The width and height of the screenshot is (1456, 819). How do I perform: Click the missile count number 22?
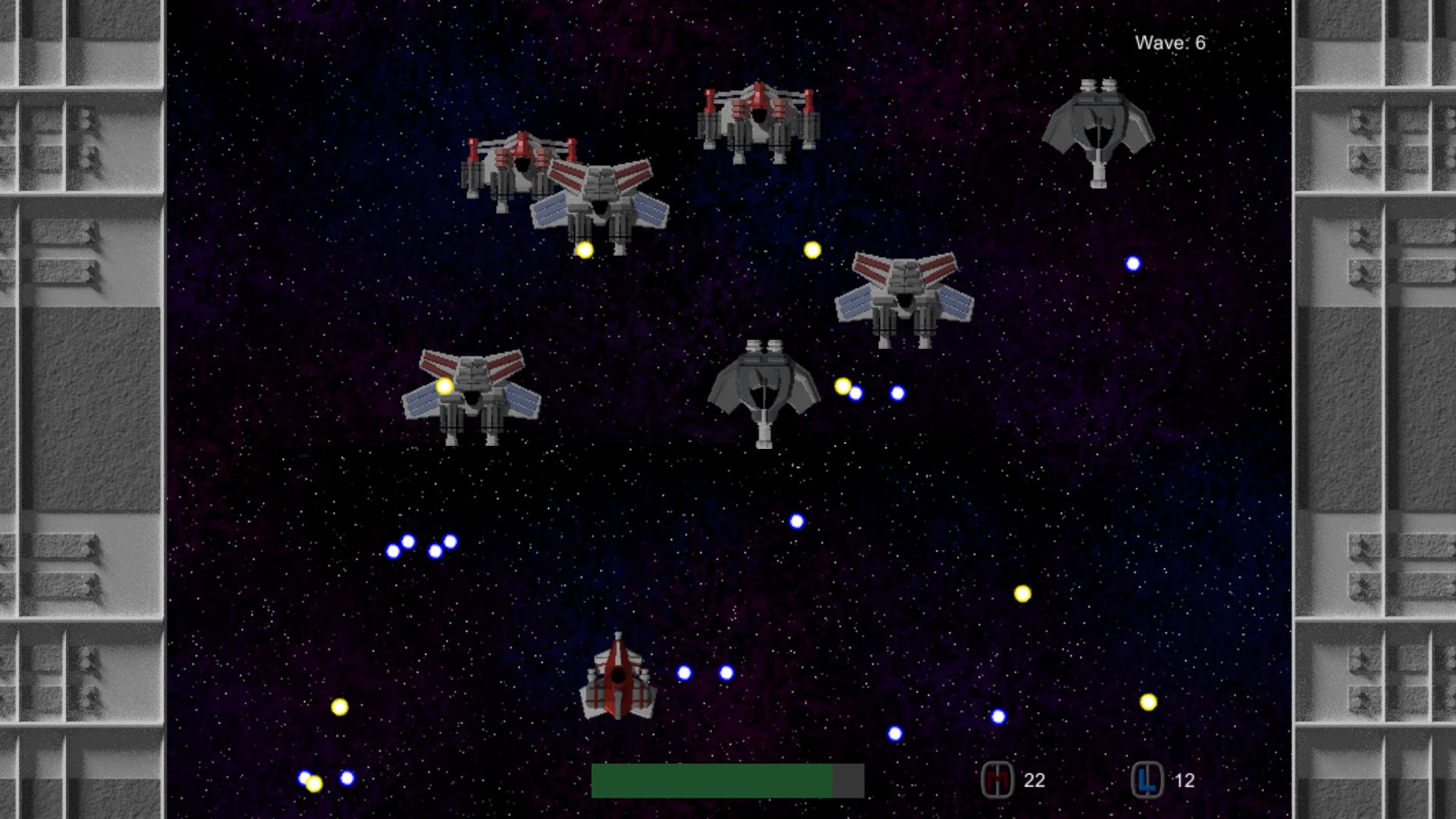[1034, 779]
